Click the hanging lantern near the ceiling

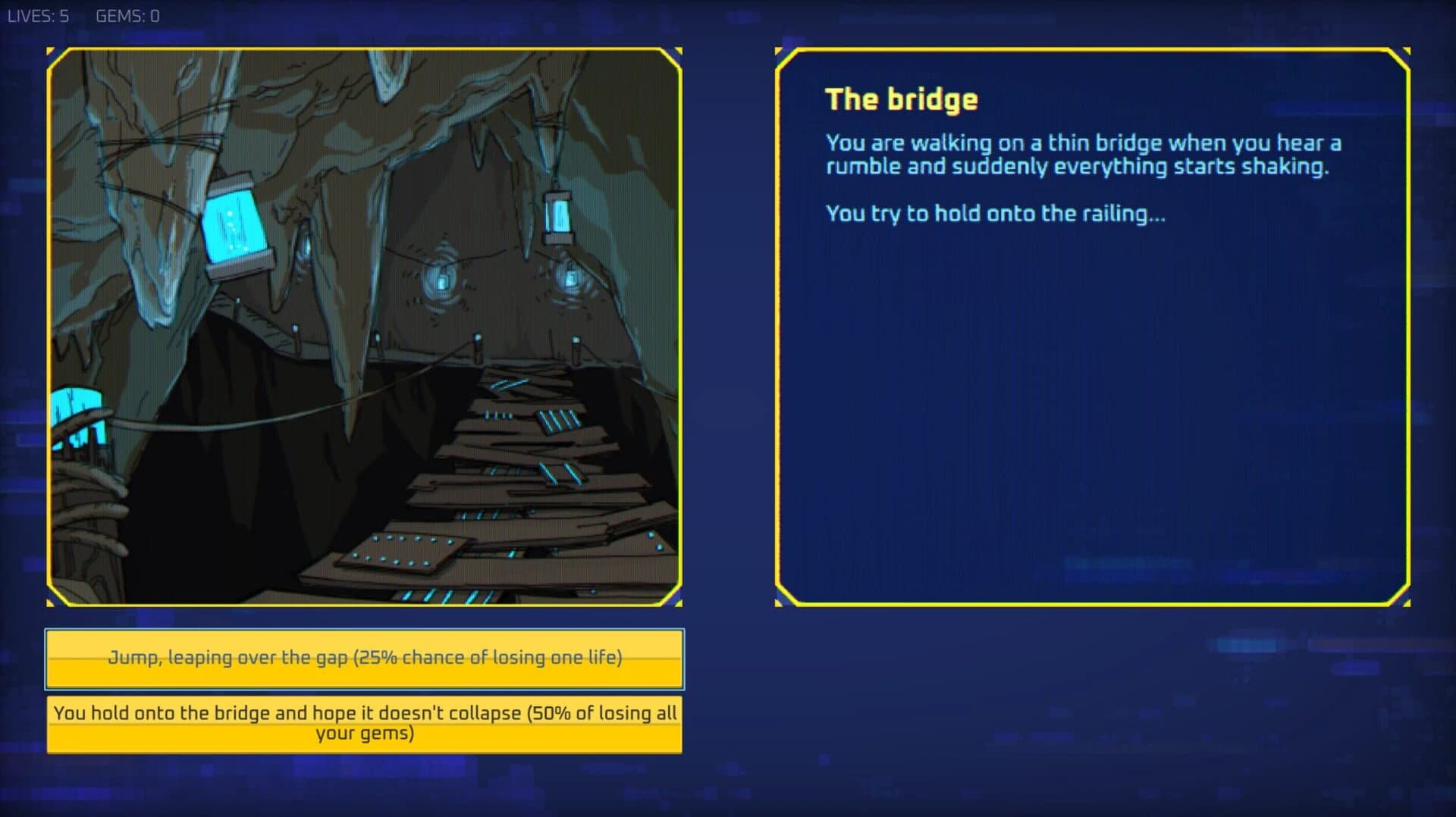click(559, 214)
